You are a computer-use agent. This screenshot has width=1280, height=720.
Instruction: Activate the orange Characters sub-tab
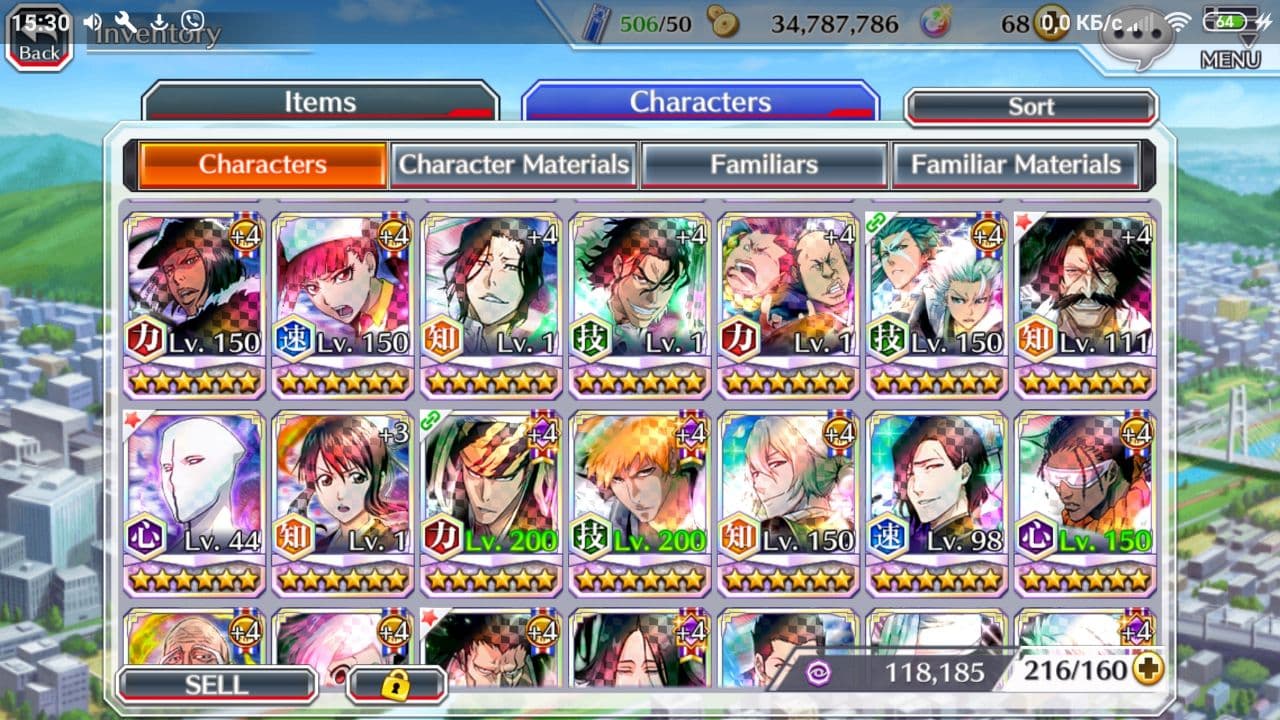[263, 165]
